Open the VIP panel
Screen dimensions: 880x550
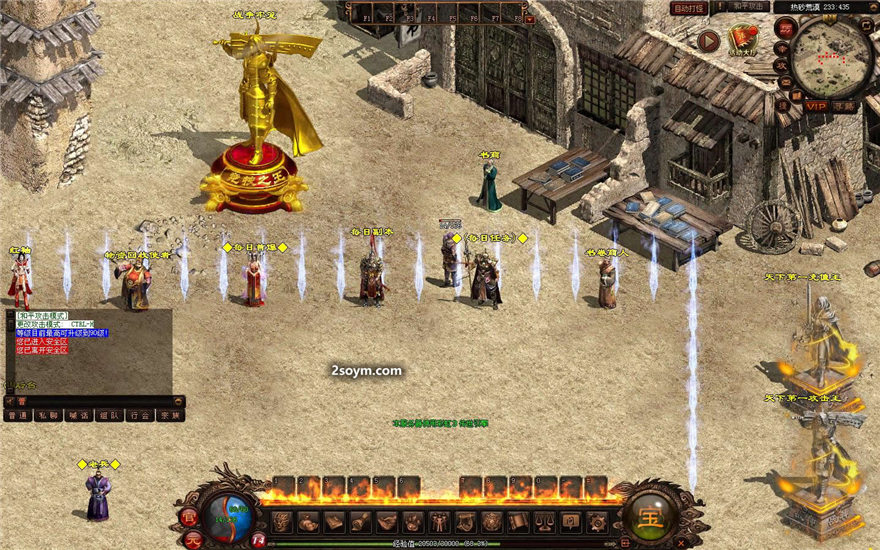click(817, 105)
